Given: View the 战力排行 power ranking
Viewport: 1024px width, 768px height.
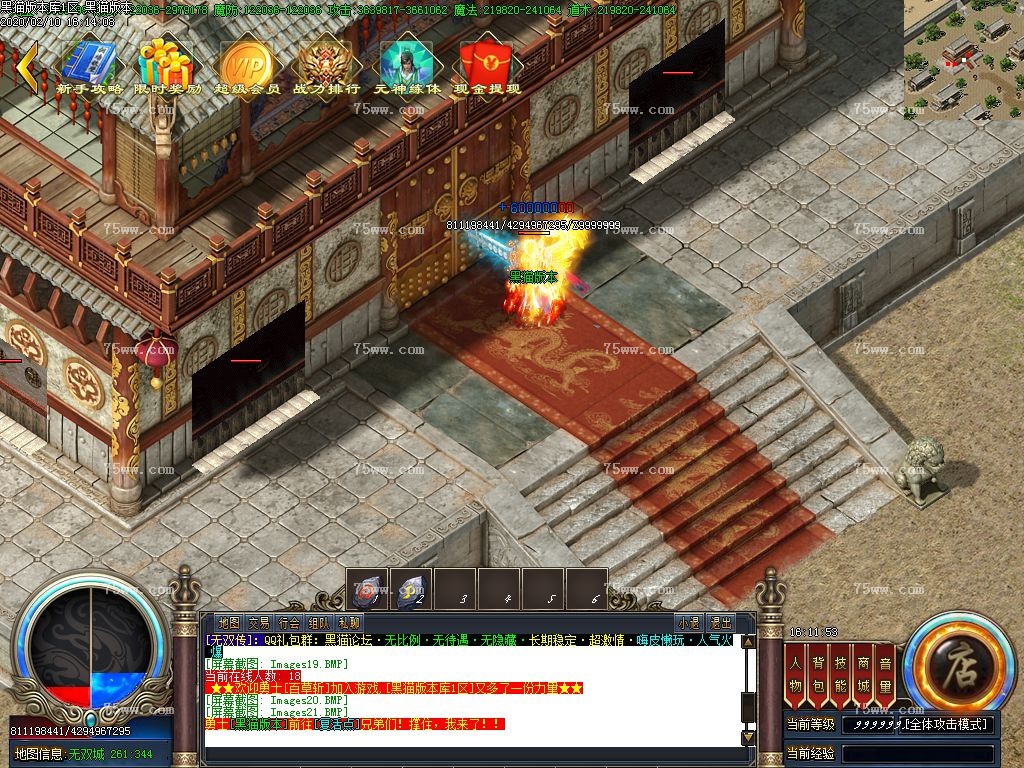Looking at the screenshot, I should tap(326, 64).
